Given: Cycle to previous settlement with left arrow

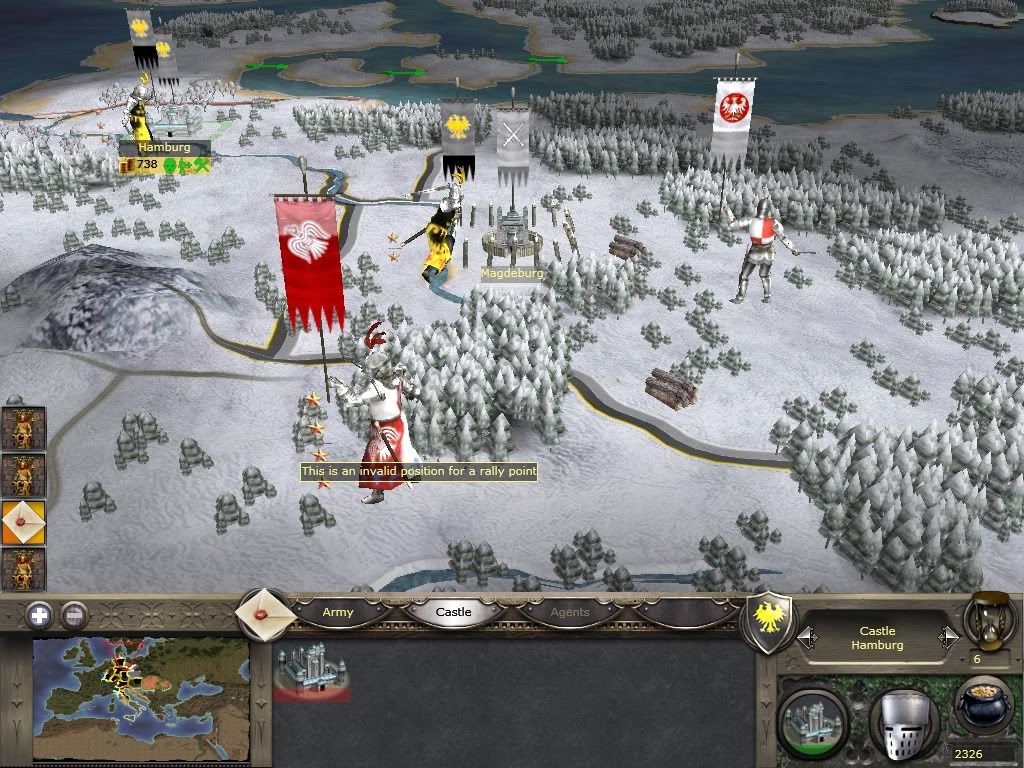Looking at the screenshot, I should 807,637.
